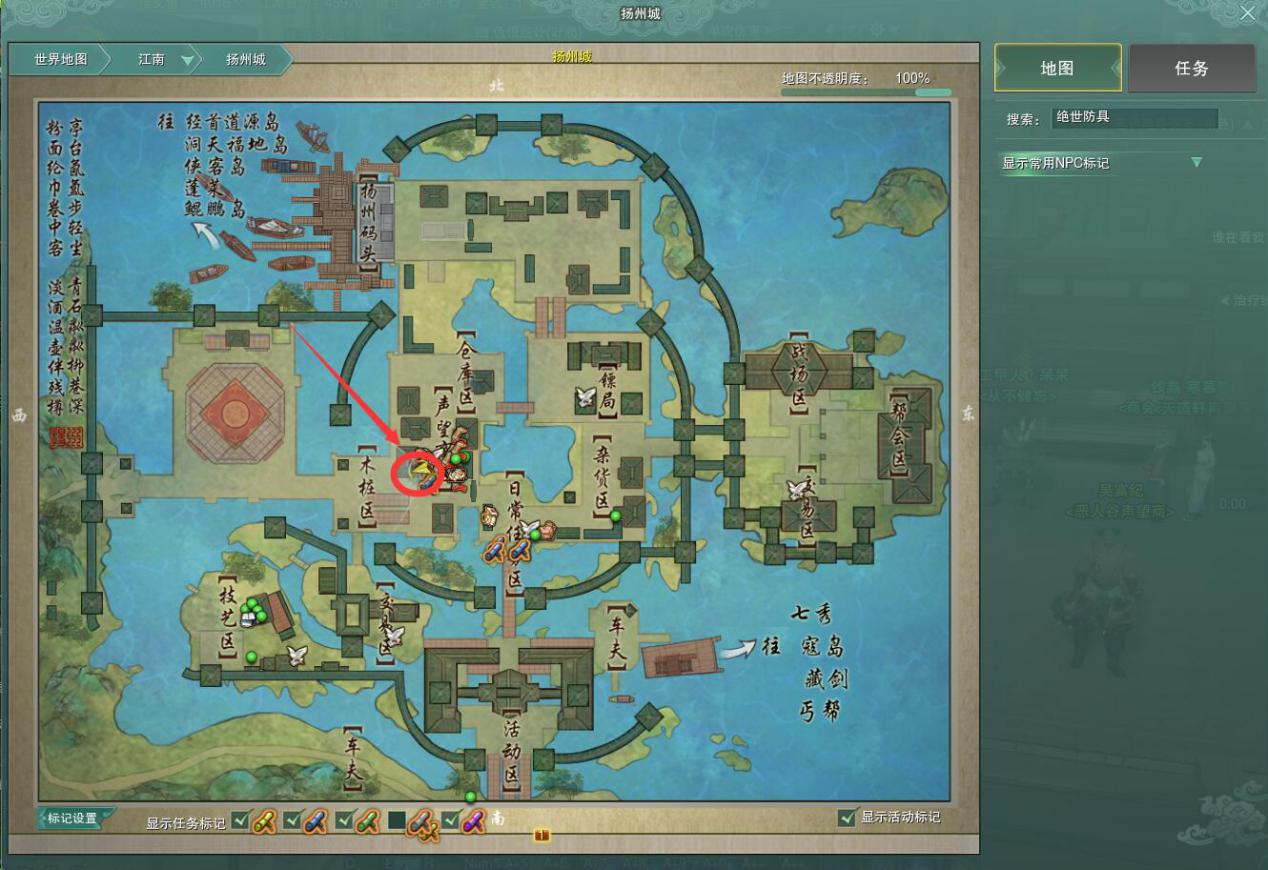Click the 扬州城 breadcrumb
The image size is (1268, 870).
click(246, 60)
